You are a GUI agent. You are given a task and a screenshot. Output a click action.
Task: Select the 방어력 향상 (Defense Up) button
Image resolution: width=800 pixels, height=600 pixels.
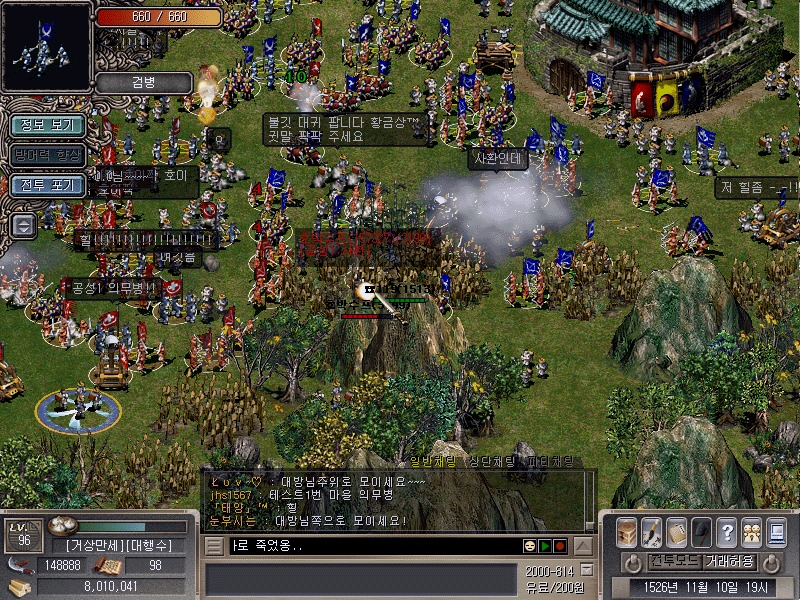47,155
